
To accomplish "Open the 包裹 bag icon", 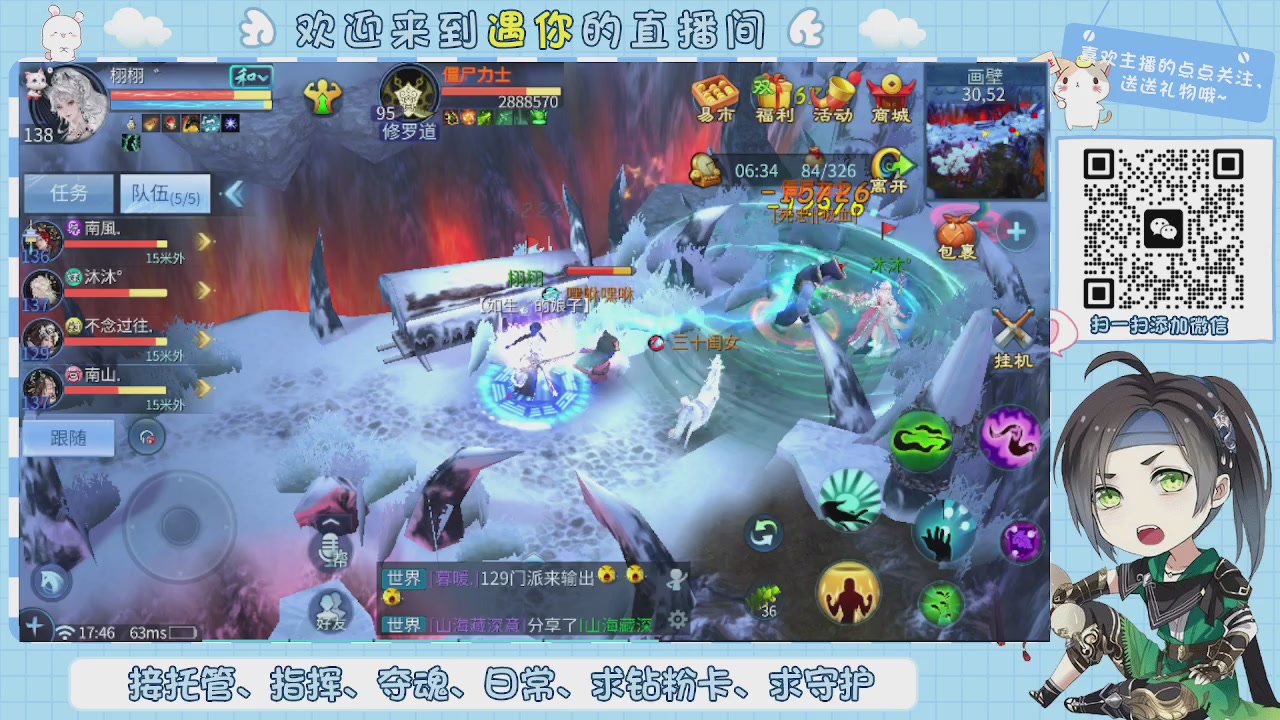I will click(x=957, y=230).
